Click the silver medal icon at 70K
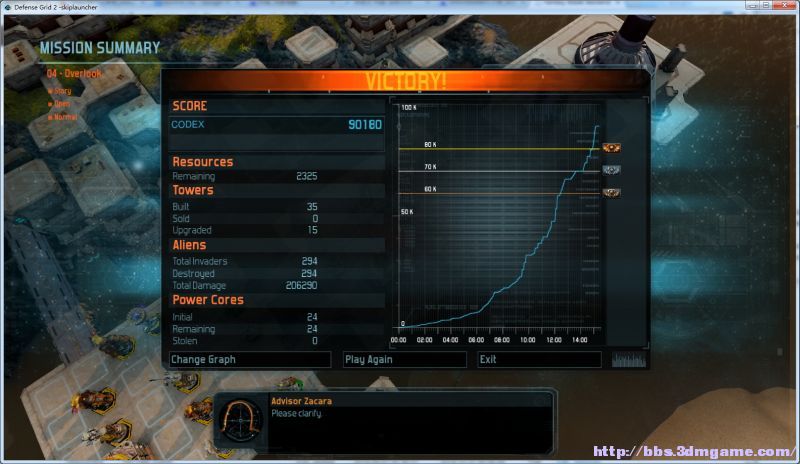The height and width of the screenshot is (464, 800). (612, 170)
